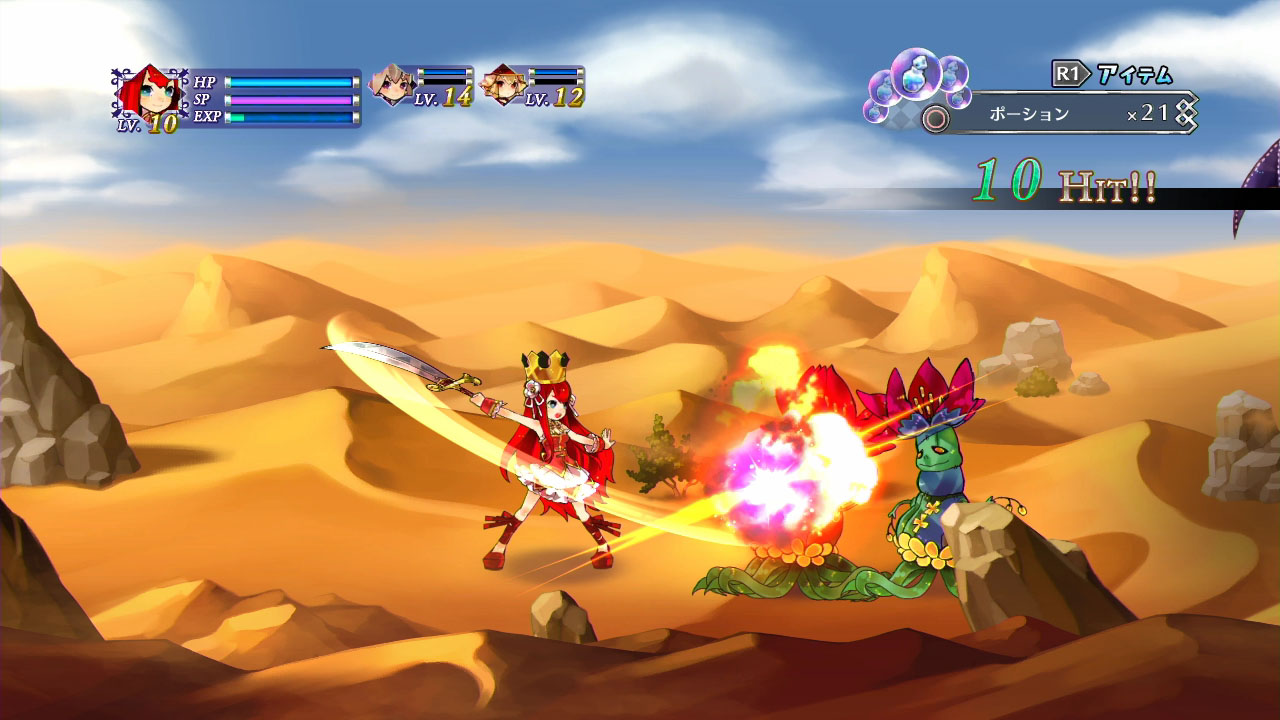Click the arrow edge of the R1 prompt

1087,71
